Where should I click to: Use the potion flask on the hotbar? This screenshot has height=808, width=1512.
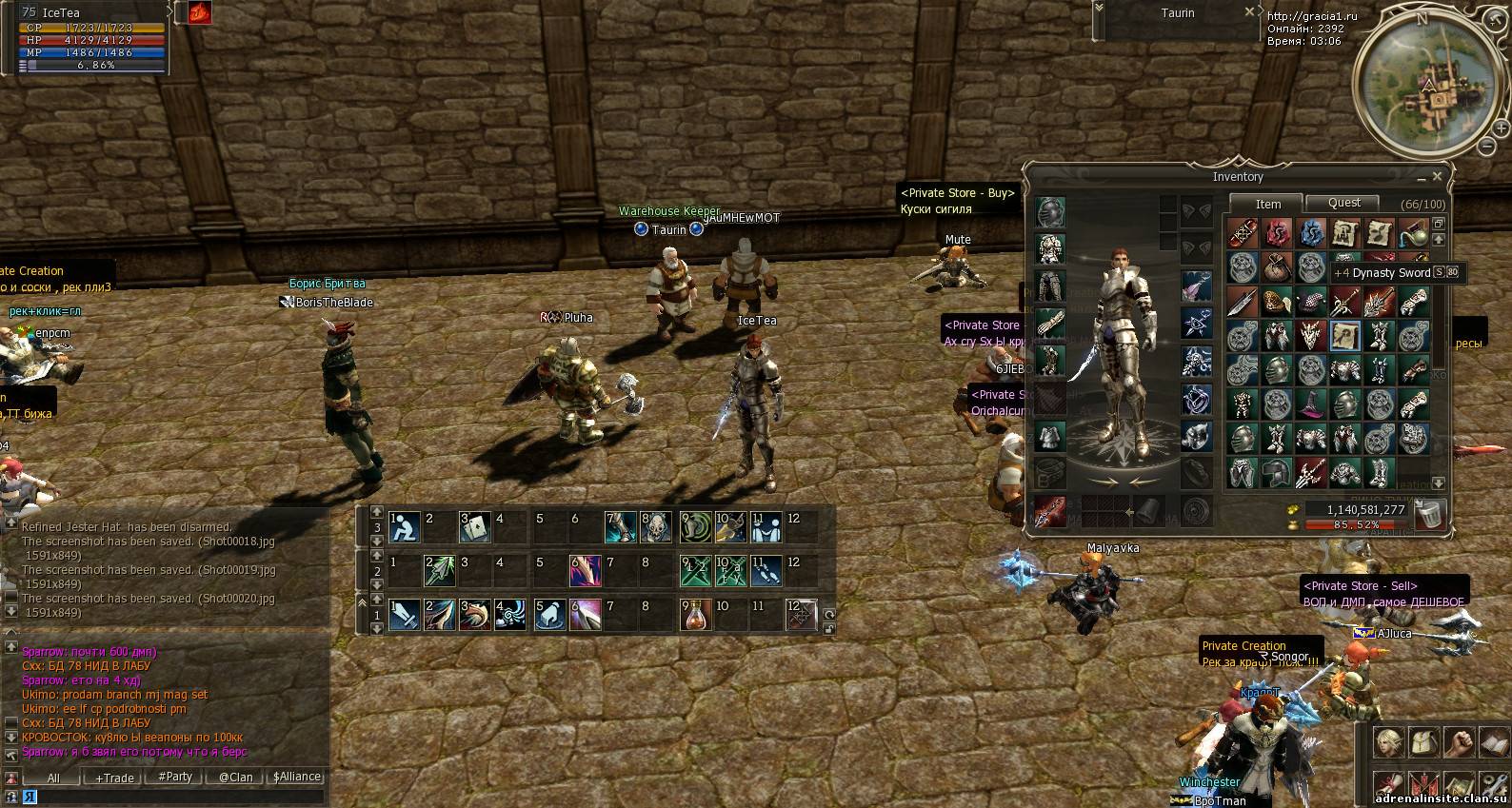[x=696, y=615]
